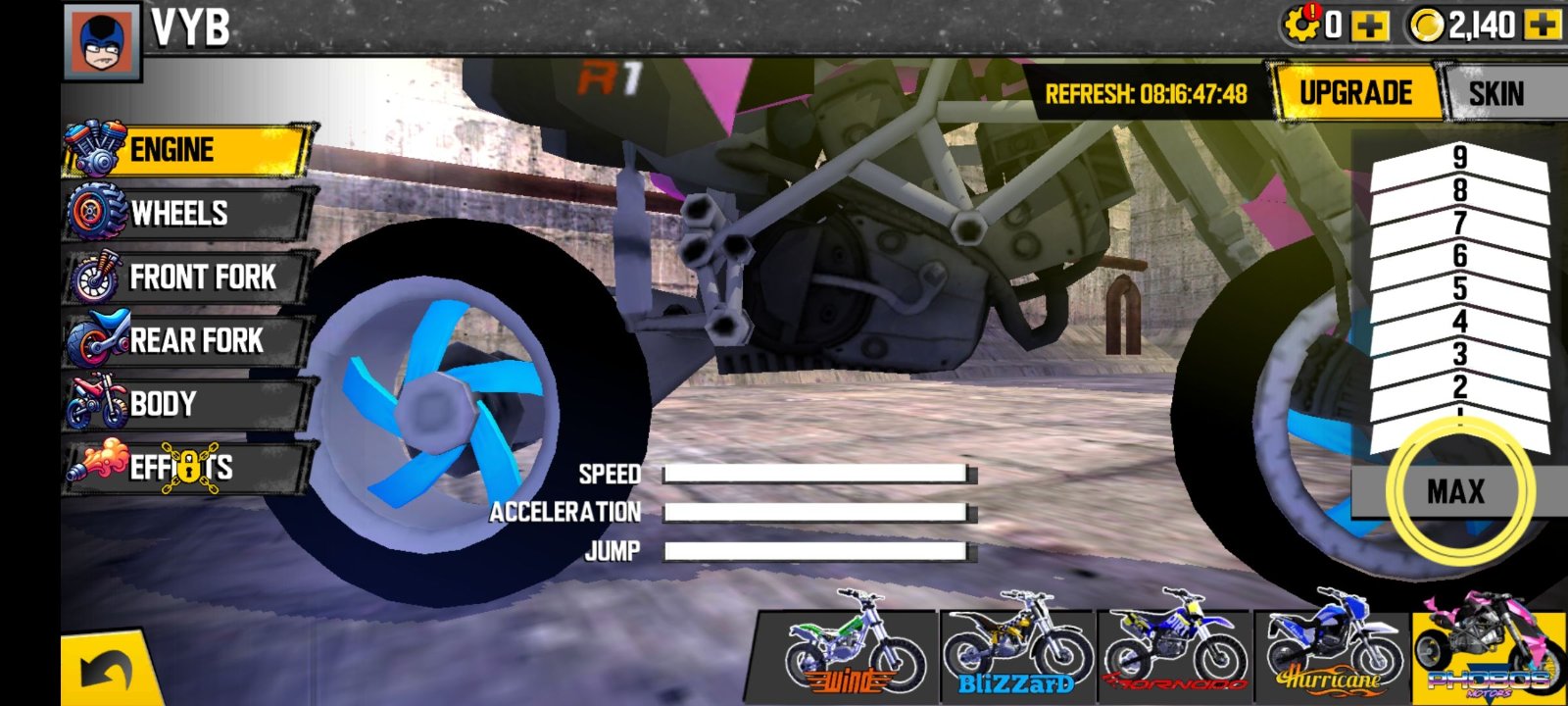Buy more coins with plus button

(1543, 25)
